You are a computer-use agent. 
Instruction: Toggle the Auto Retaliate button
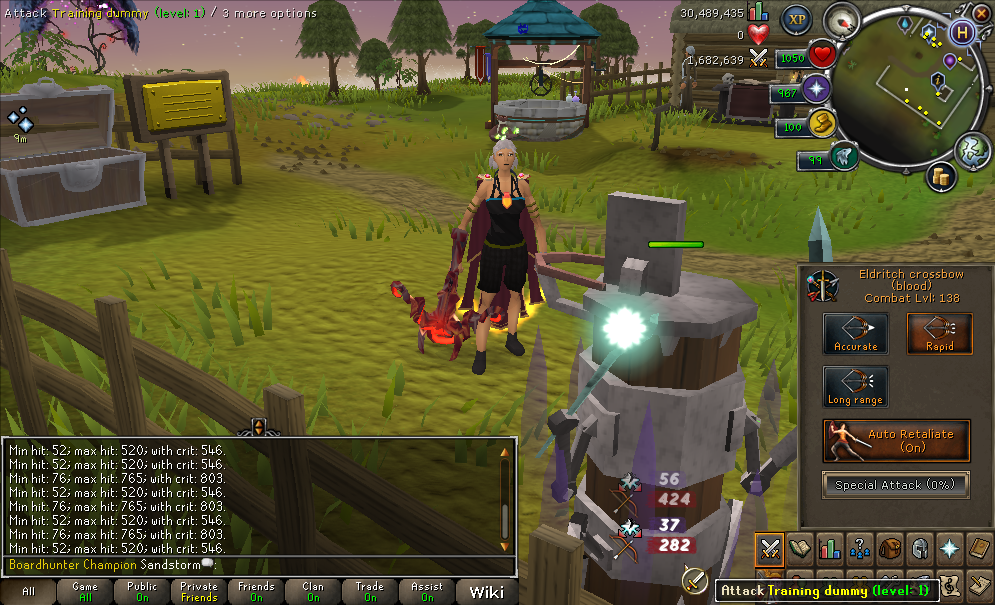[x=896, y=441]
